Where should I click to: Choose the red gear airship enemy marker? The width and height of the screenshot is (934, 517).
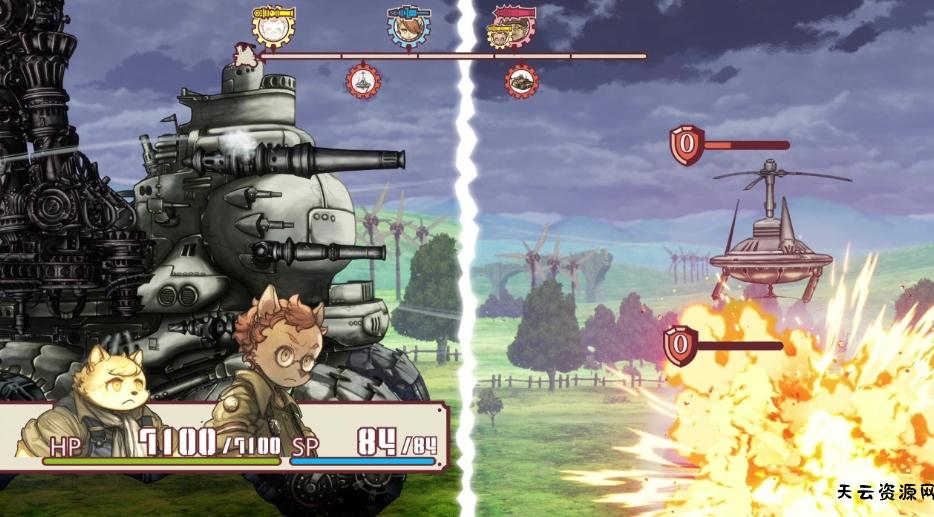coord(362,81)
